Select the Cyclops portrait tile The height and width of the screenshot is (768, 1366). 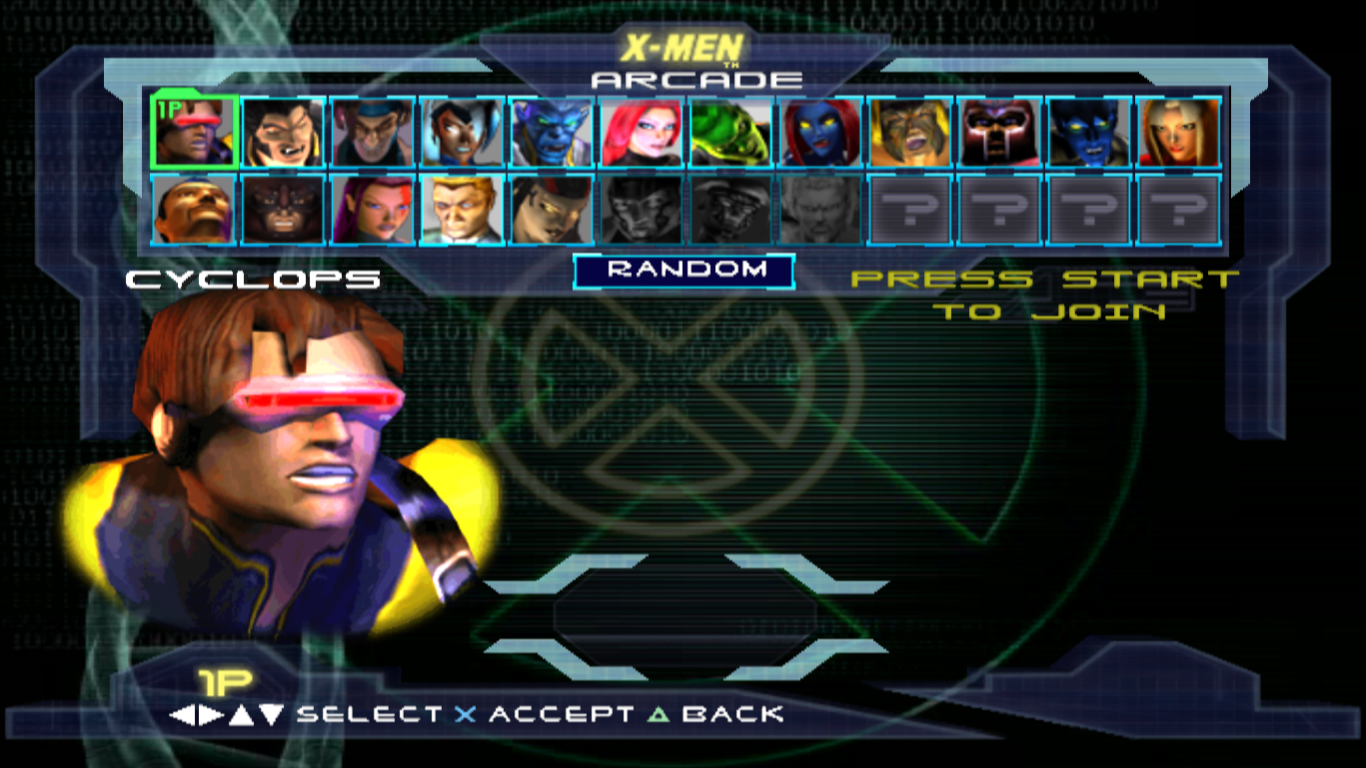[194, 132]
